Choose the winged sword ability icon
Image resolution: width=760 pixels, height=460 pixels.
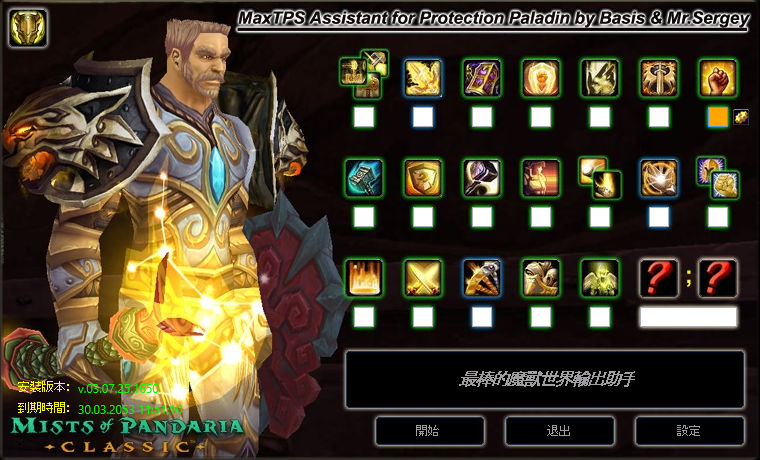(658, 77)
